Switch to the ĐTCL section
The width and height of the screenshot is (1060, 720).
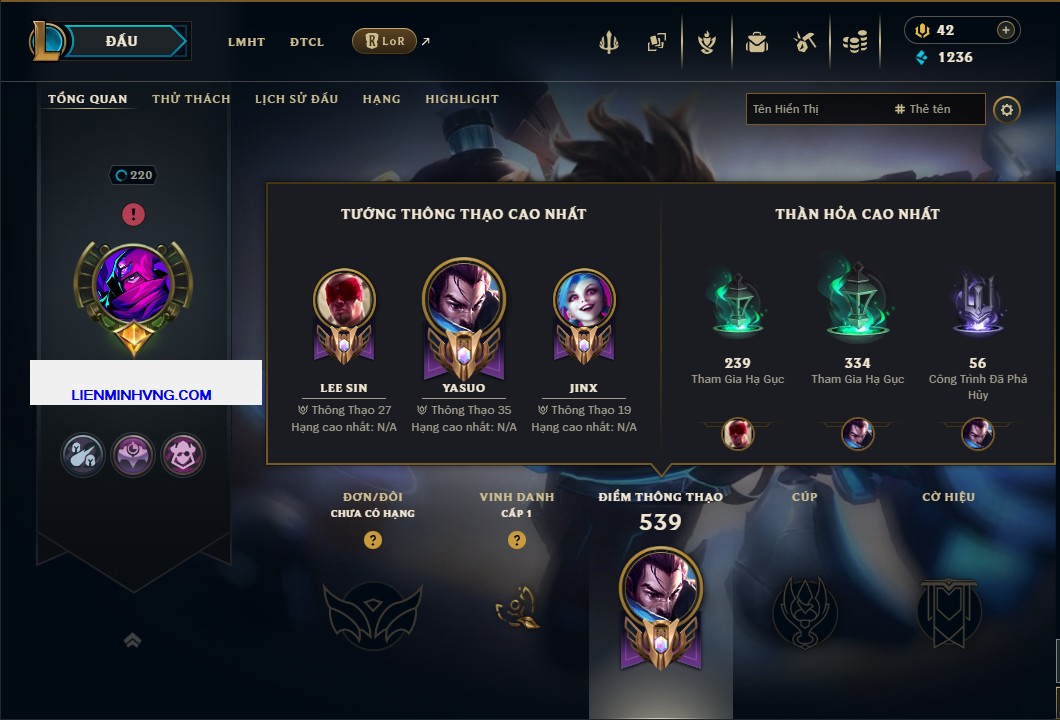(x=307, y=42)
